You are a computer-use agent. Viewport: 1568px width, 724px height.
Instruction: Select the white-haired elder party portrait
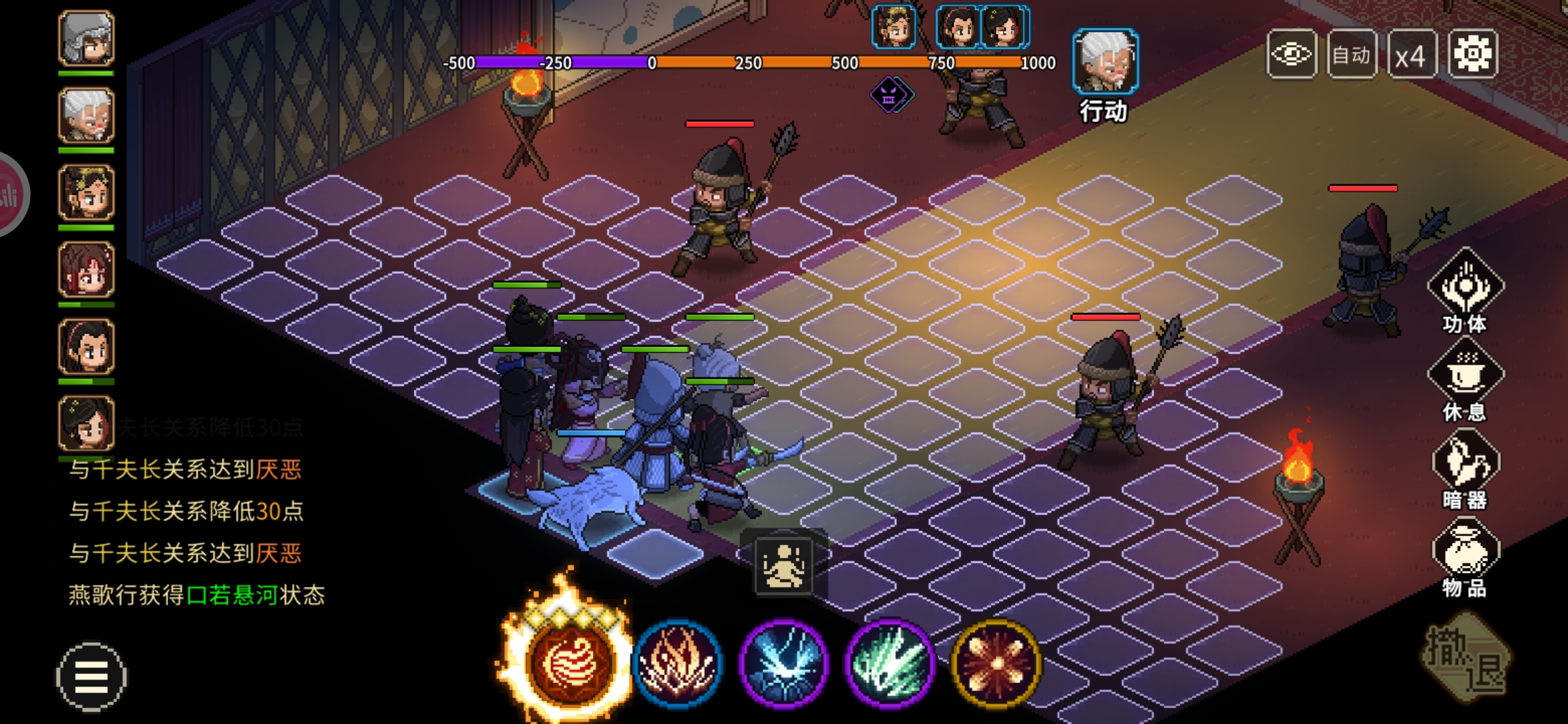pyautogui.click(x=86, y=116)
